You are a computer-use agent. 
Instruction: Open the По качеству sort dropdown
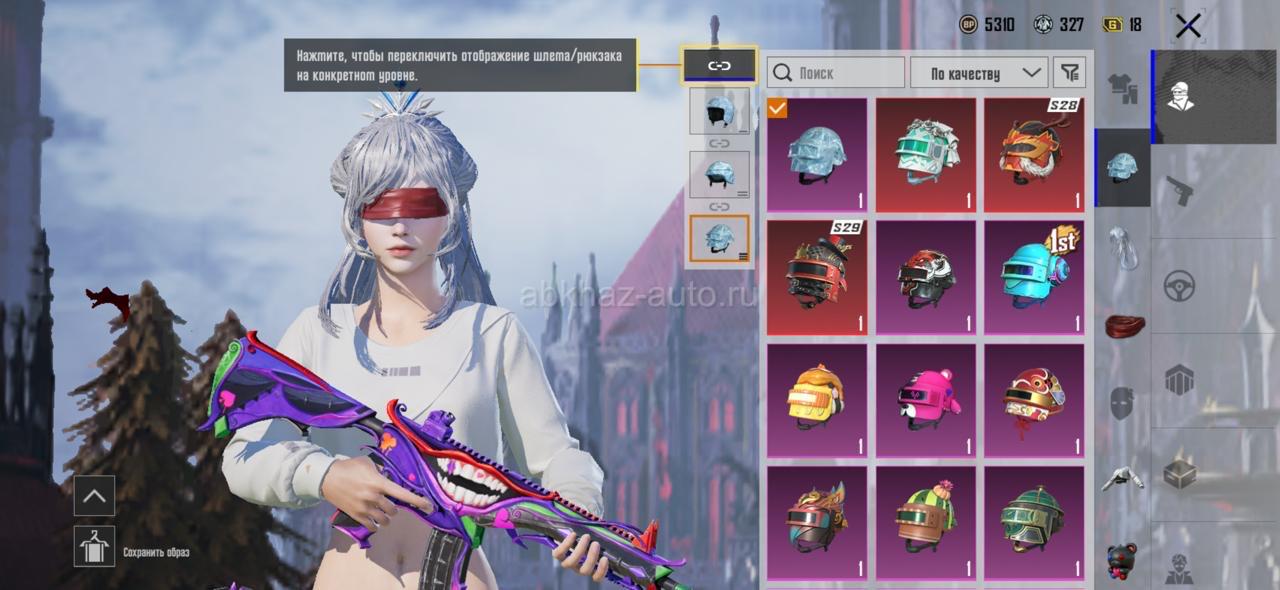978,73
